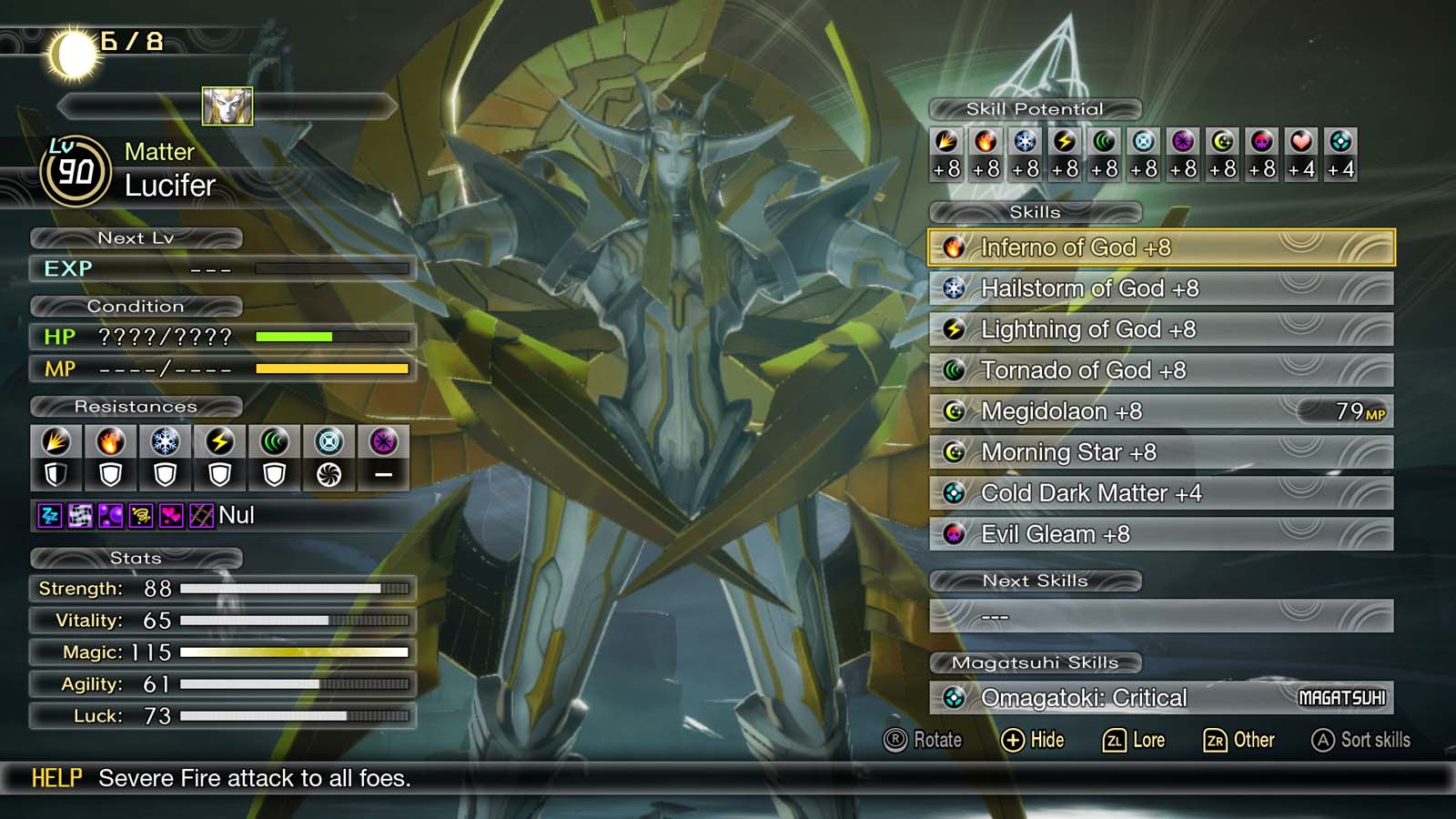This screenshot has width=1456, height=819.
Task: Click the Physical resistance drain swirl icon
Action: click(x=329, y=473)
